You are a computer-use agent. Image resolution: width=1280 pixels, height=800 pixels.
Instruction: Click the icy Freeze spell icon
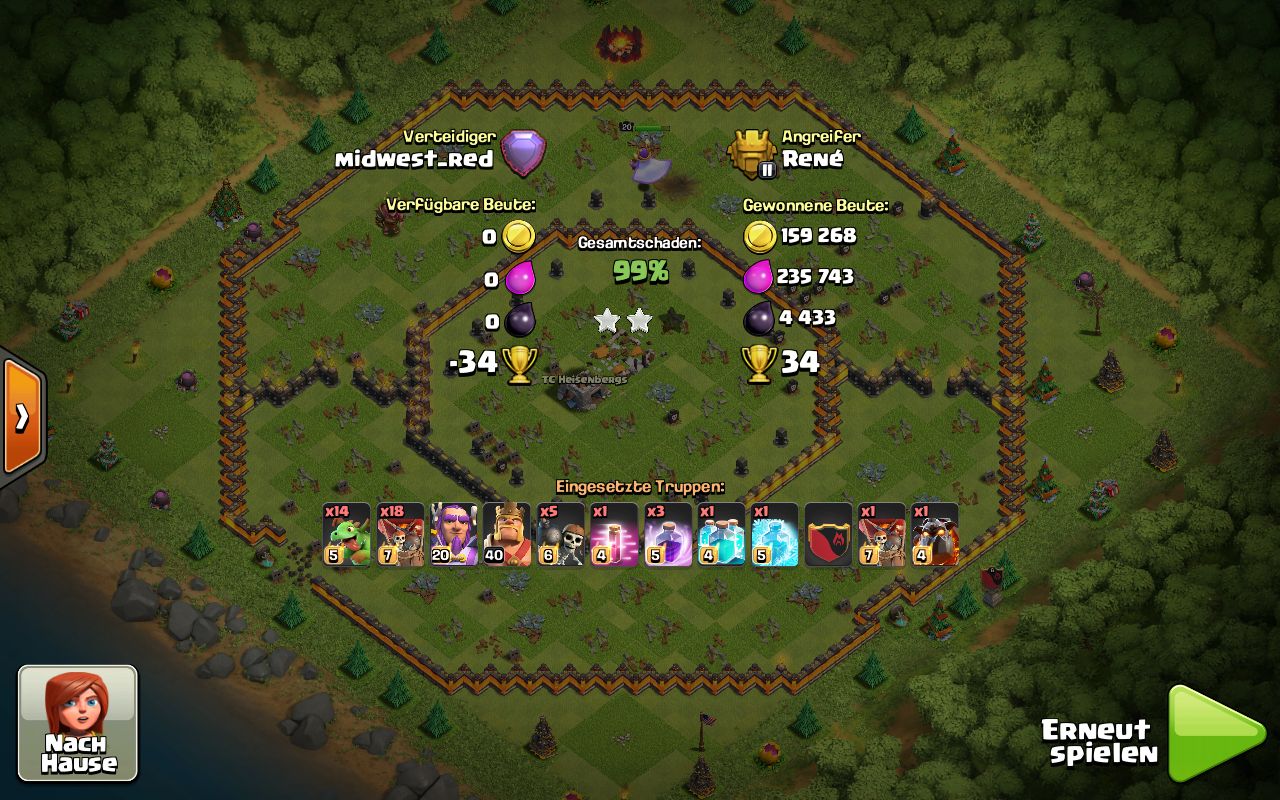775,534
